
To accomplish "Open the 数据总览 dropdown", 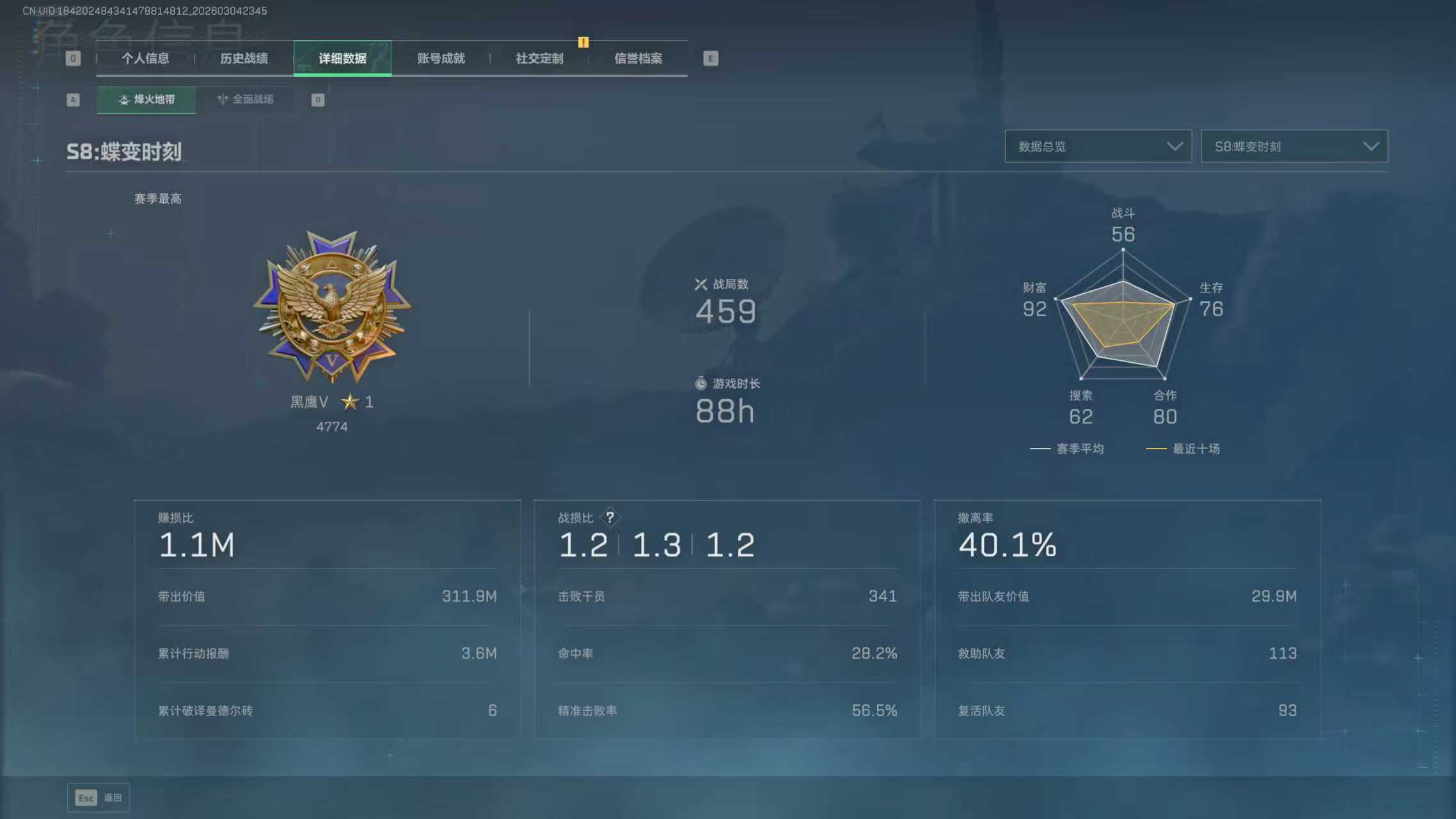I will click(x=1098, y=147).
